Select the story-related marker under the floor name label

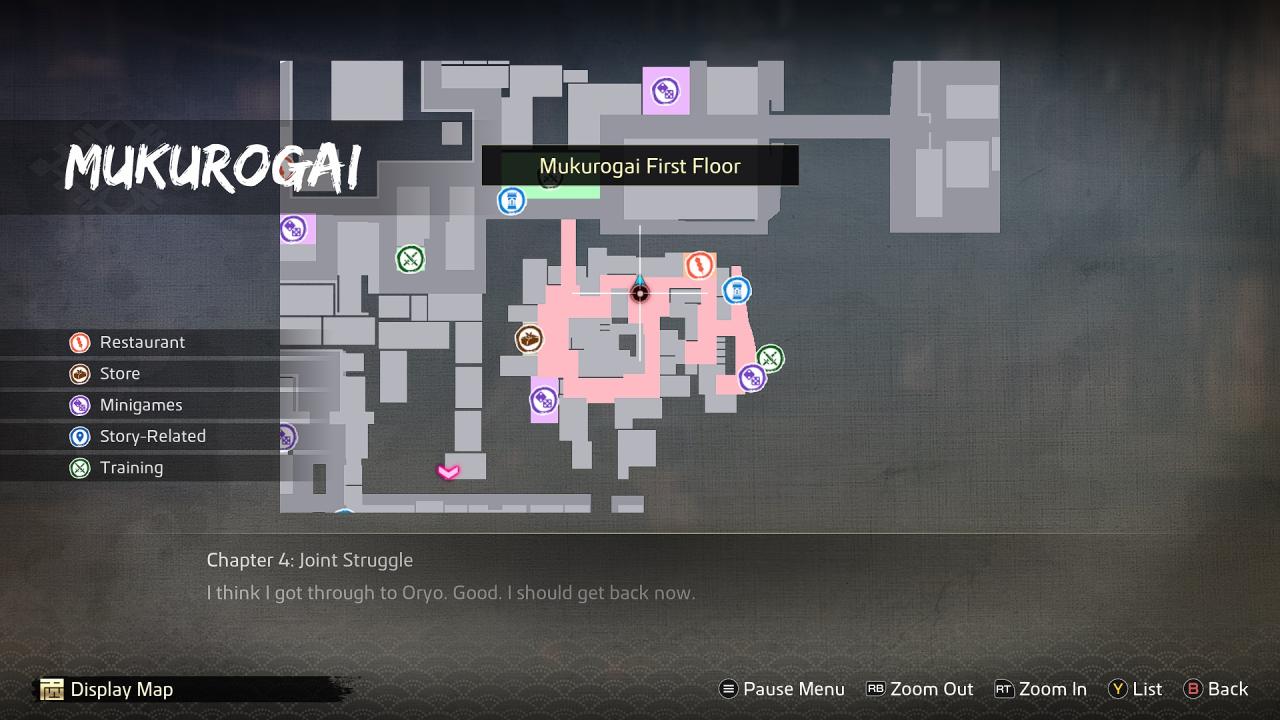[512, 200]
